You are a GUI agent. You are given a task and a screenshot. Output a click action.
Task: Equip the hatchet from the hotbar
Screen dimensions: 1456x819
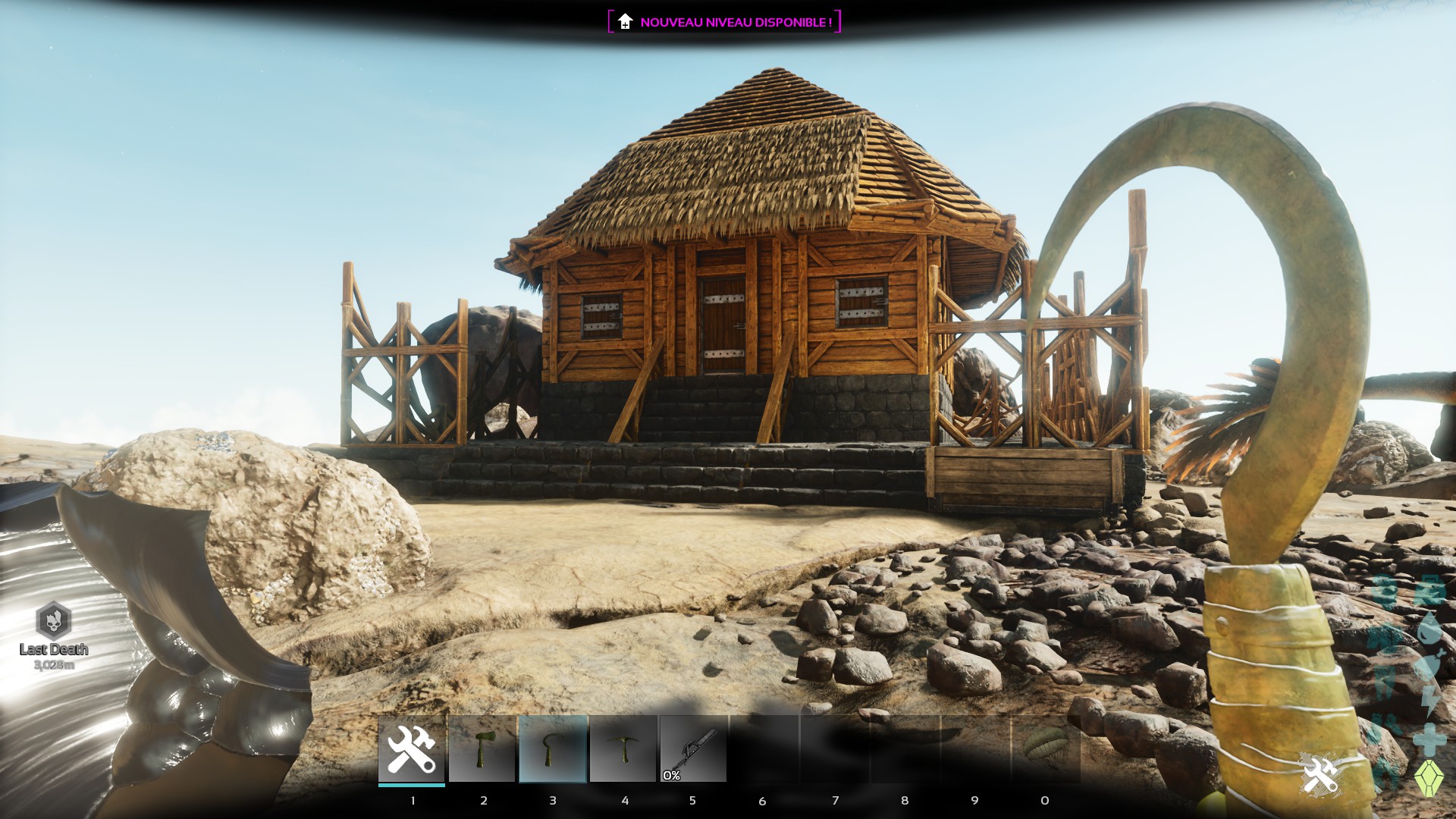[482, 749]
